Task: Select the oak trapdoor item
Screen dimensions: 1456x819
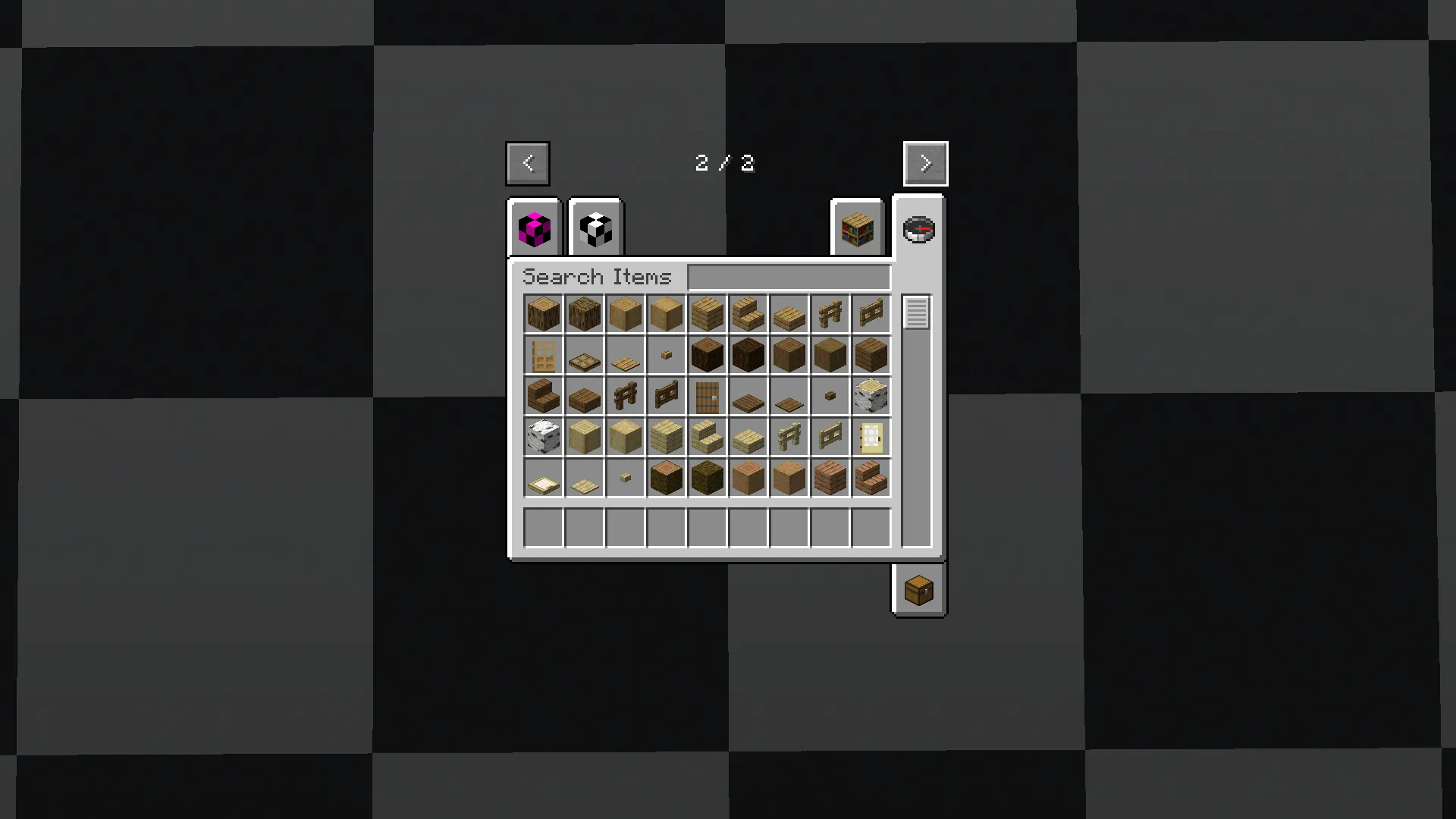Action: pyautogui.click(x=584, y=354)
